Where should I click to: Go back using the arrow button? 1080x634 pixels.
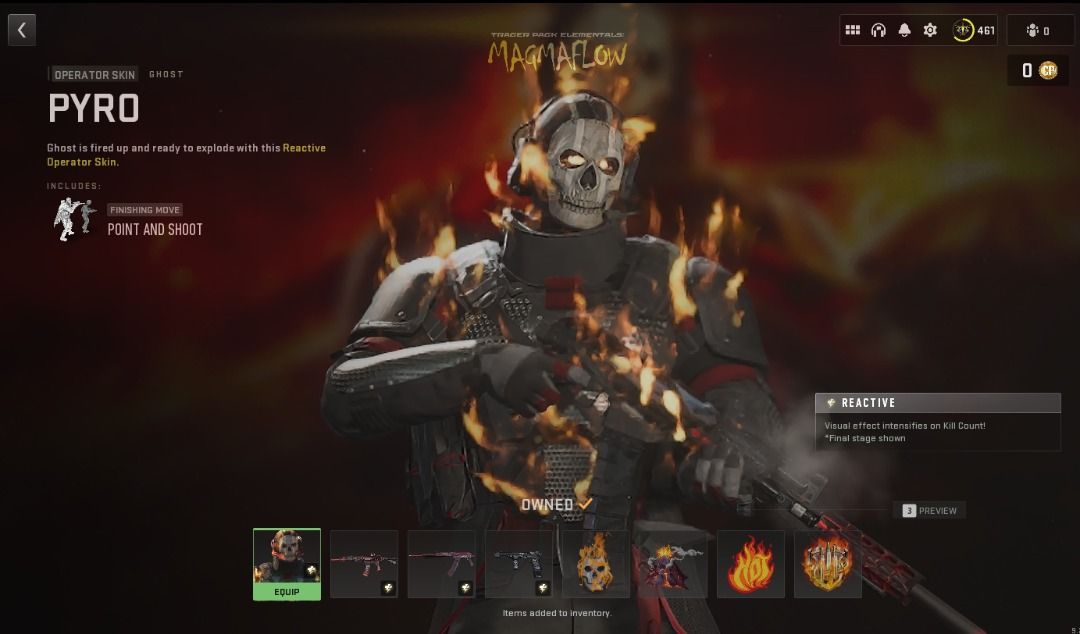point(22,30)
